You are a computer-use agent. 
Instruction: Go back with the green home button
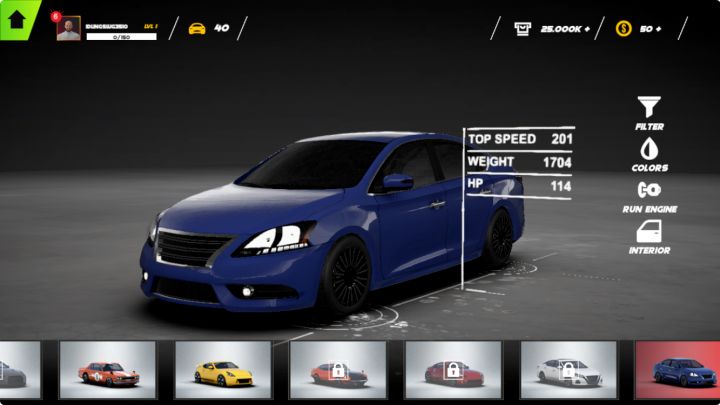17,20
